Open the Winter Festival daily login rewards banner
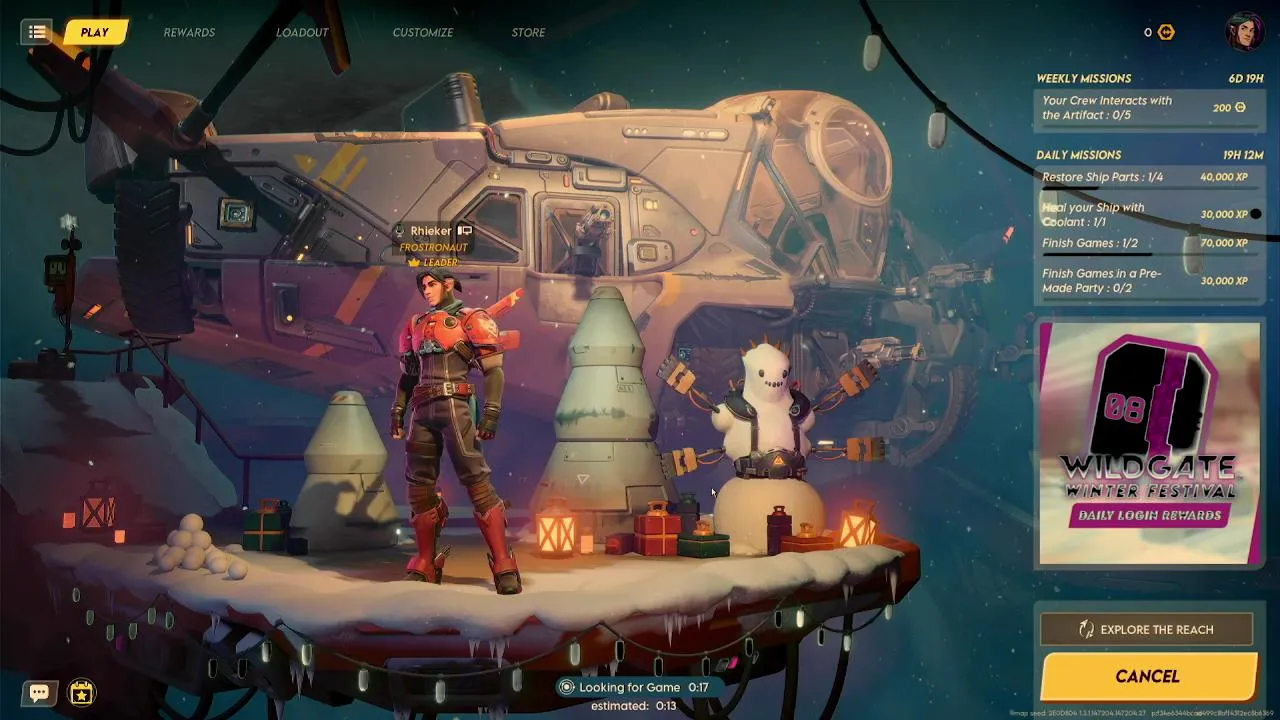The width and height of the screenshot is (1280, 720). click(x=1149, y=442)
